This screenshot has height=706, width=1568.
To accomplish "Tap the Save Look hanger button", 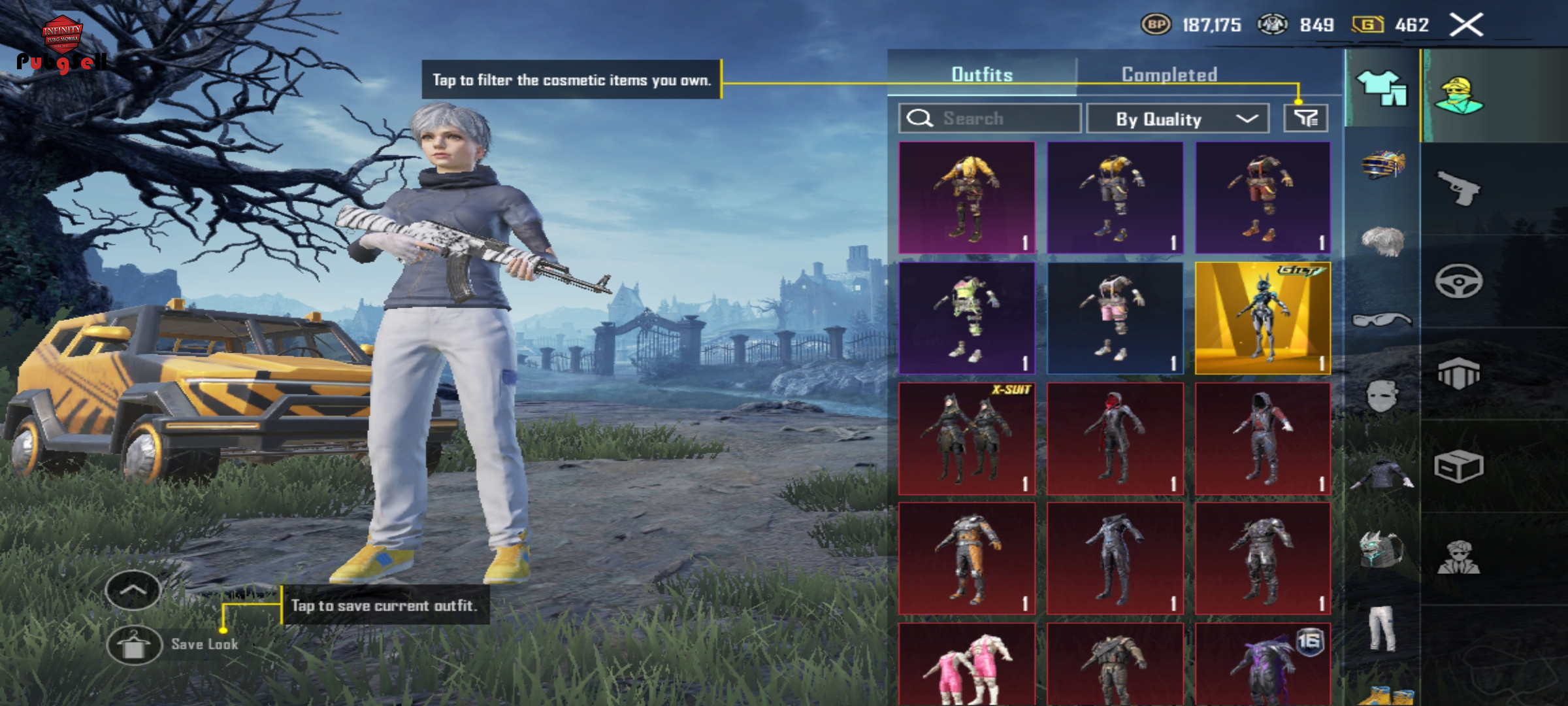I will coord(134,645).
